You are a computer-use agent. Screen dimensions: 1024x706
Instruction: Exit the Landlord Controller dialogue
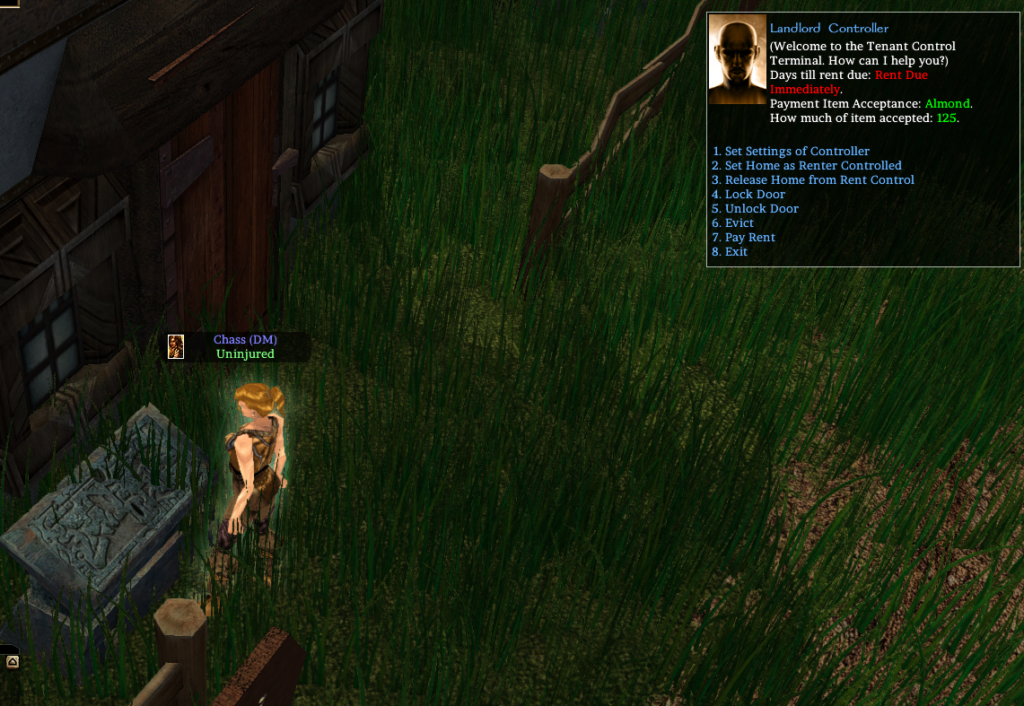(x=735, y=252)
